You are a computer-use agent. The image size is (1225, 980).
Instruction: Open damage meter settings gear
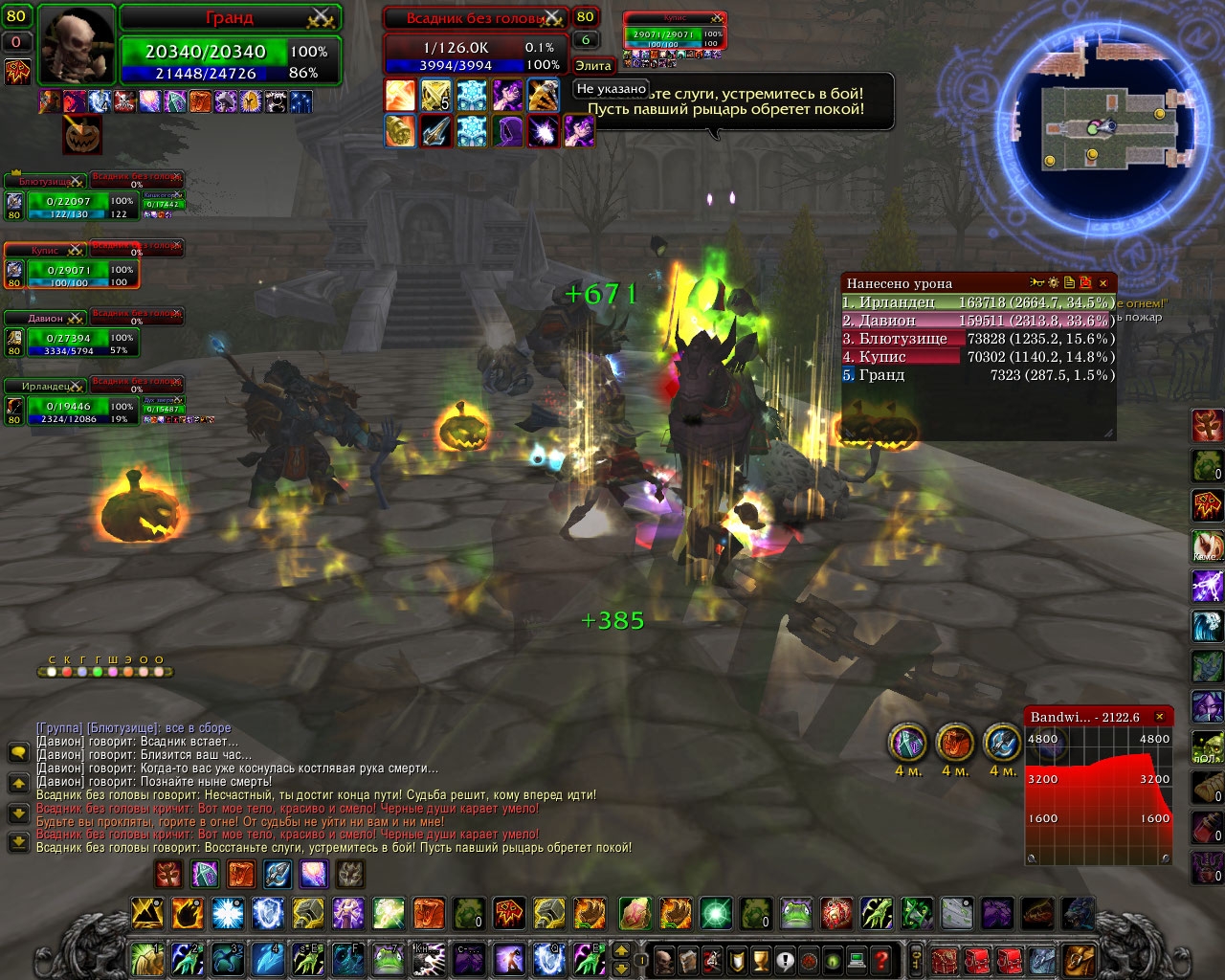[1053, 283]
